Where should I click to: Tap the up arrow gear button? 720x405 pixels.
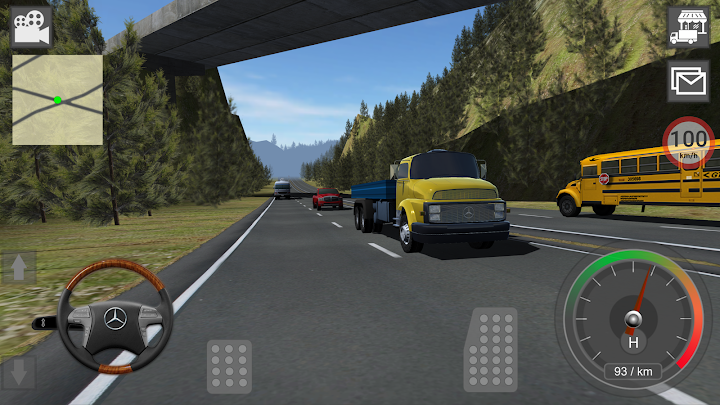pos(20,268)
